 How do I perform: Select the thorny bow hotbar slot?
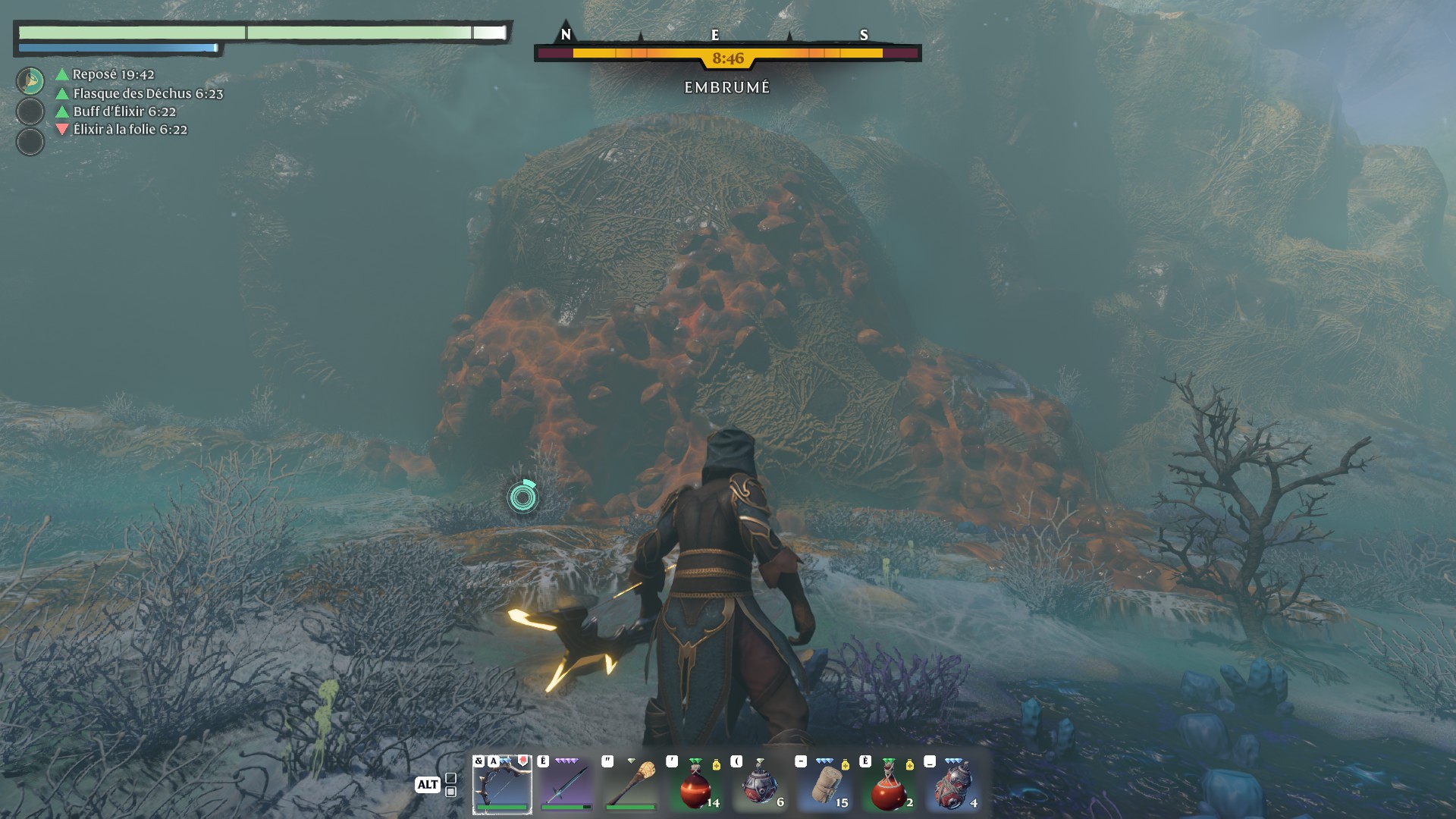[502, 784]
